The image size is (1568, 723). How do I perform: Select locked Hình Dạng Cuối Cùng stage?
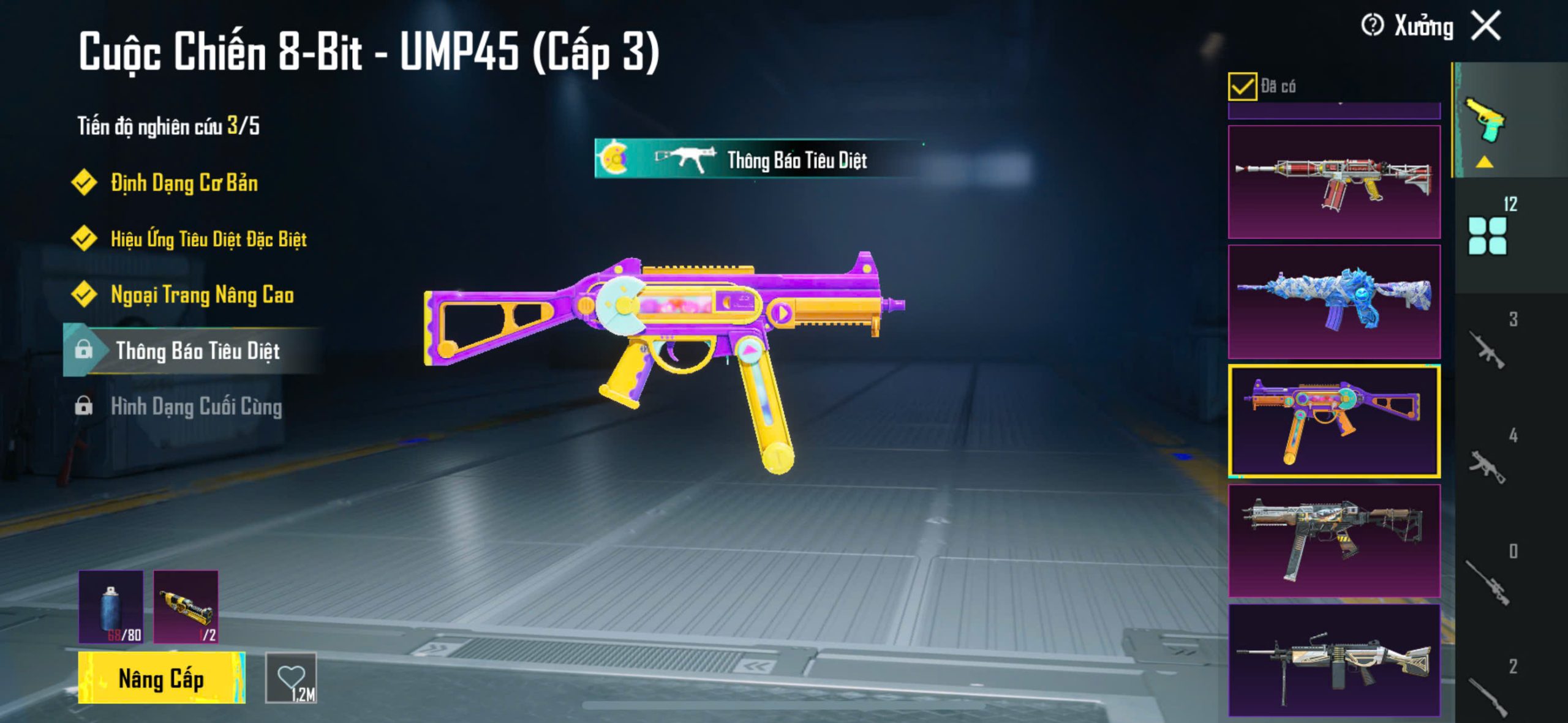click(196, 406)
